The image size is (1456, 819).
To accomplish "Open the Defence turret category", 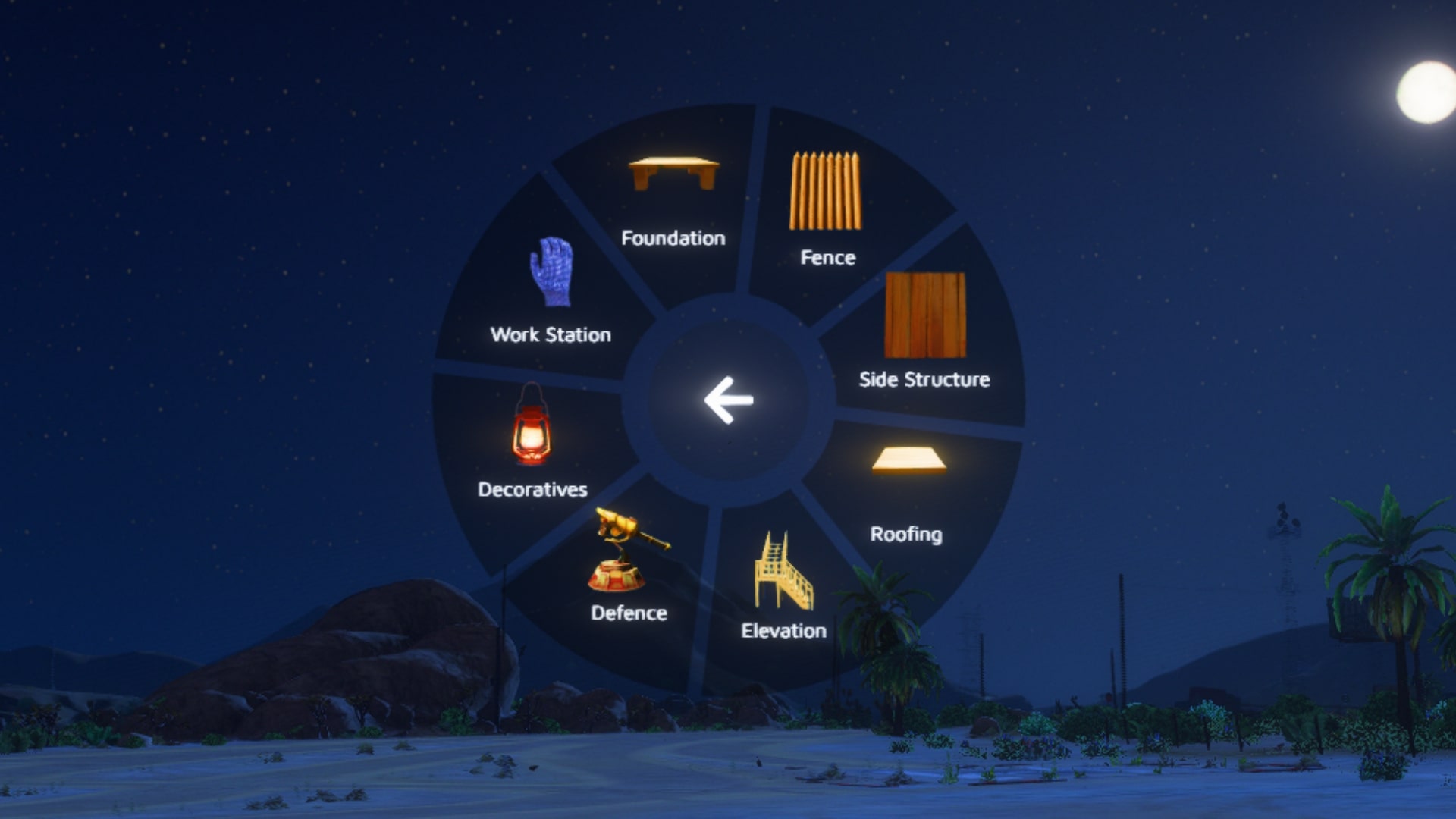I will (x=629, y=567).
